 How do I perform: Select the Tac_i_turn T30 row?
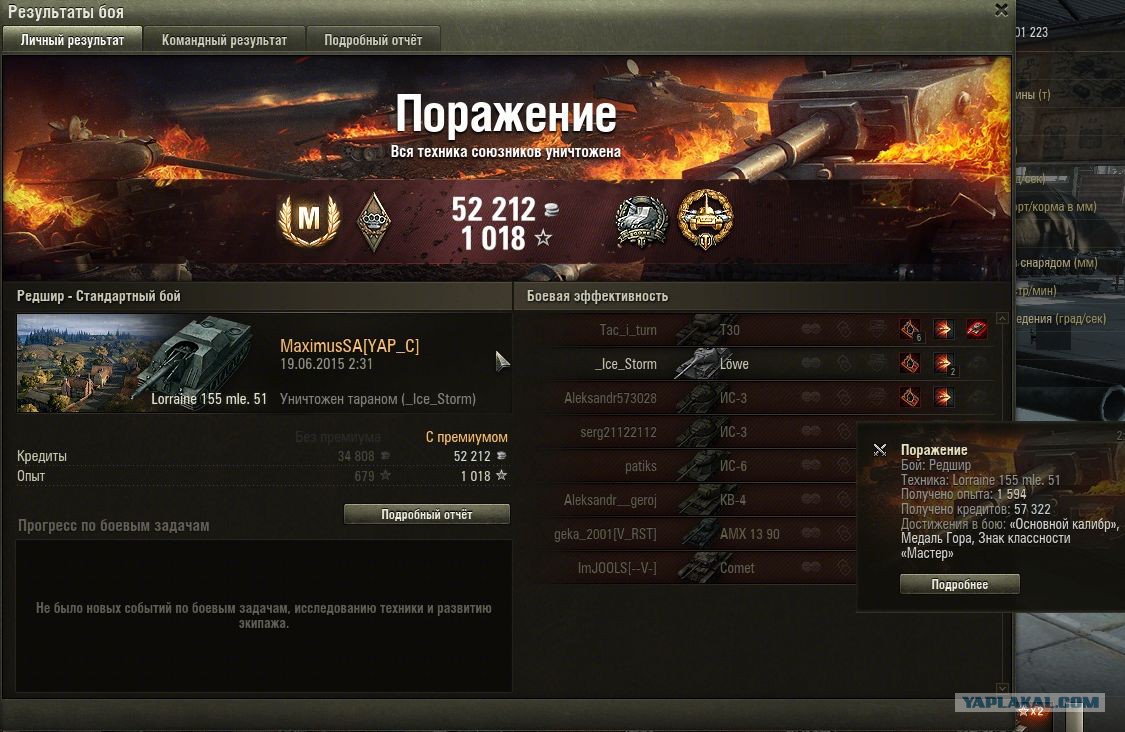tap(700, 330)
